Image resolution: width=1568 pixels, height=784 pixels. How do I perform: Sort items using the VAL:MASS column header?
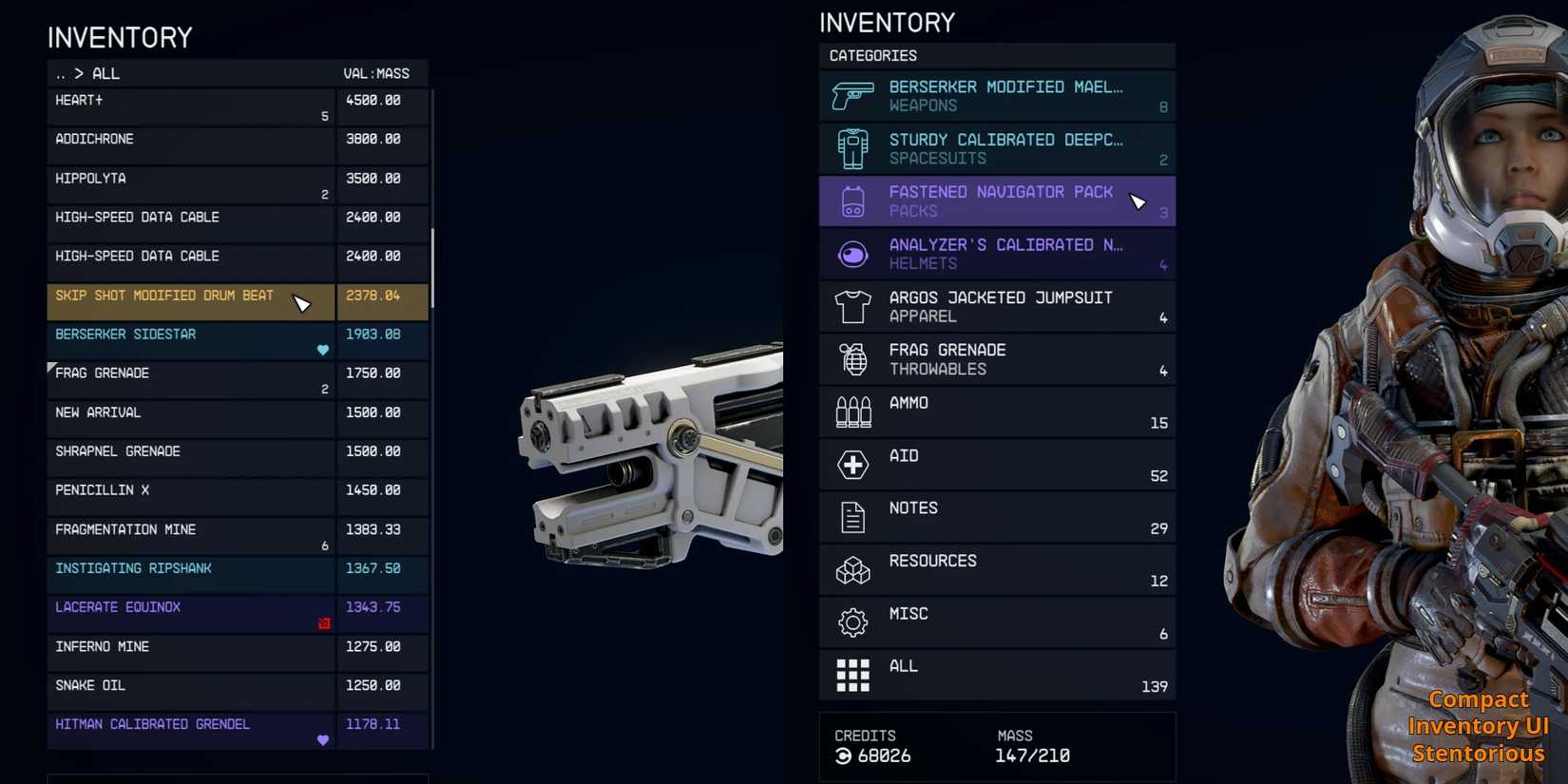pos(375,73)
